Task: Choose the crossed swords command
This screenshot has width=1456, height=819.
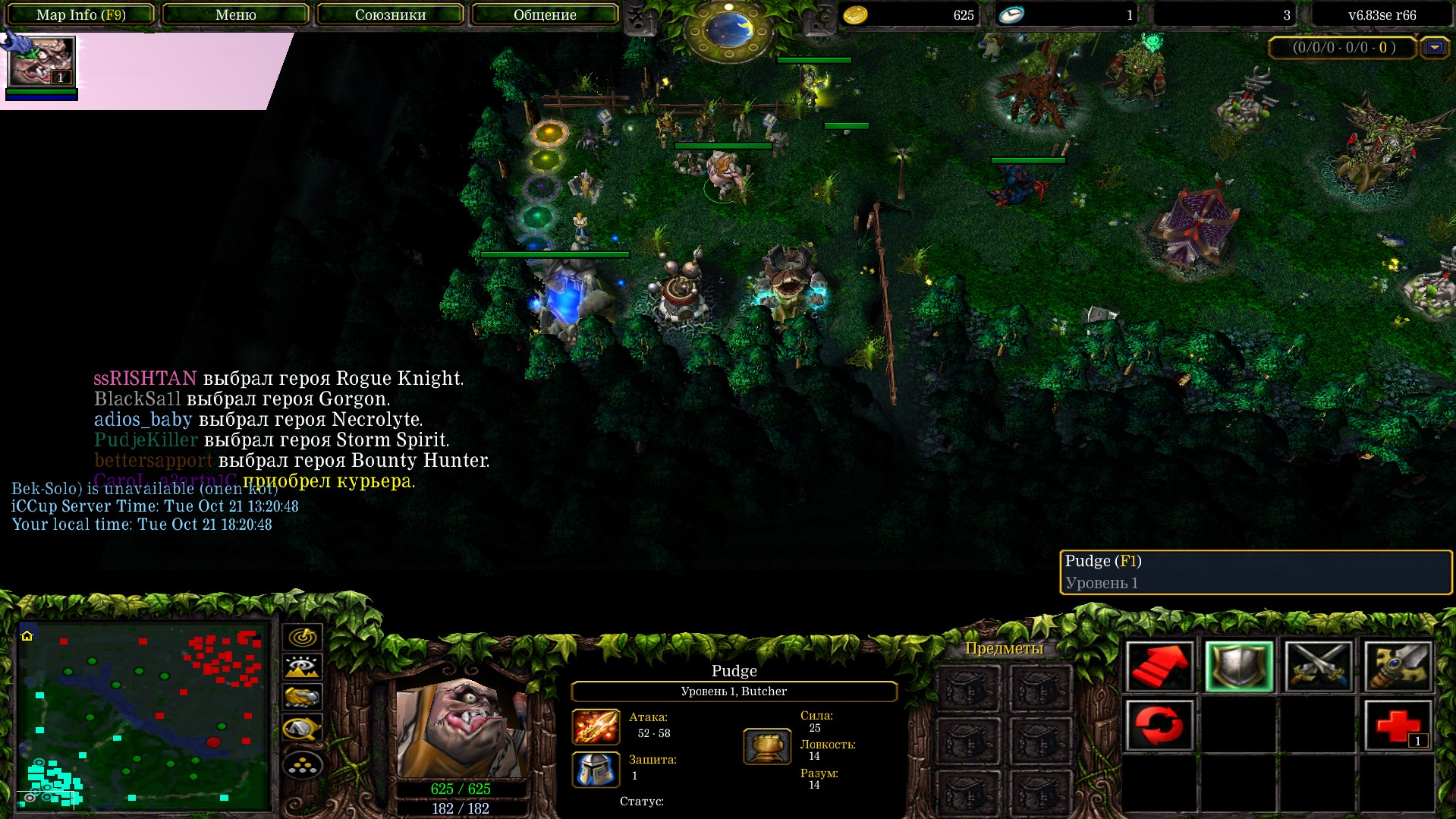Action: click(x=1318, y=666)
